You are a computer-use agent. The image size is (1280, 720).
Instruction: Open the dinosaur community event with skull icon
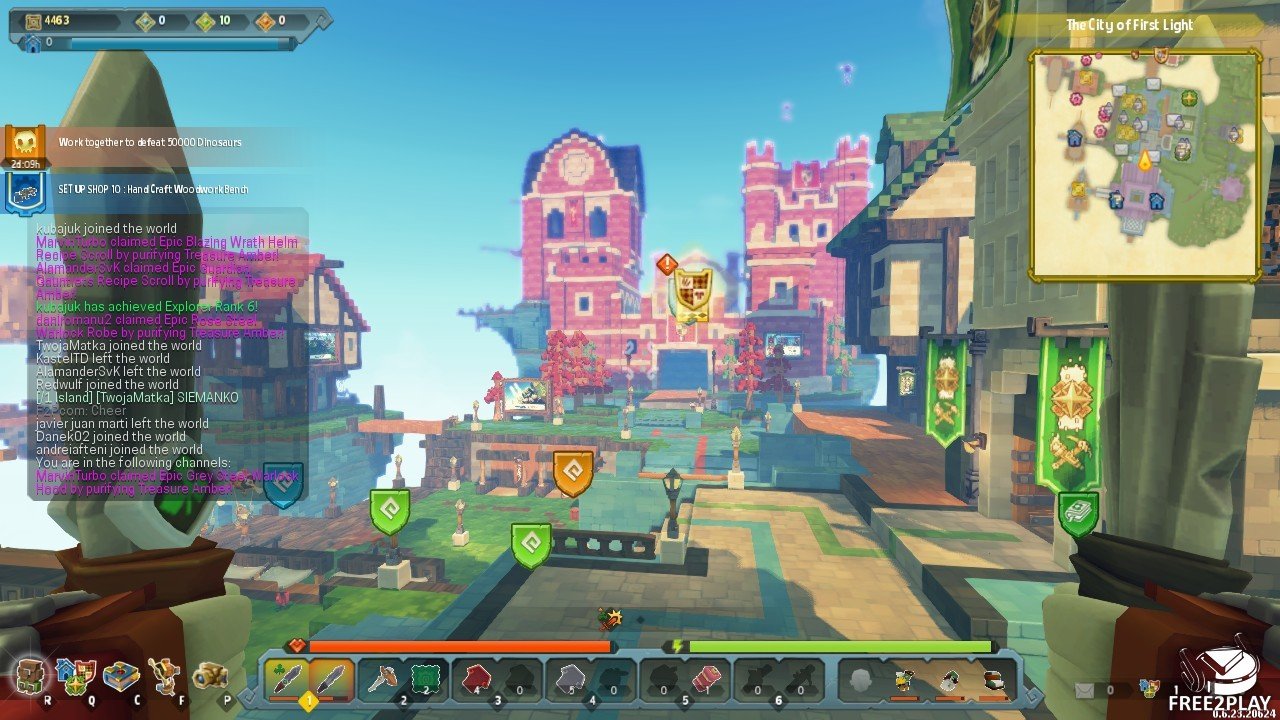click(x=24, y=145)
